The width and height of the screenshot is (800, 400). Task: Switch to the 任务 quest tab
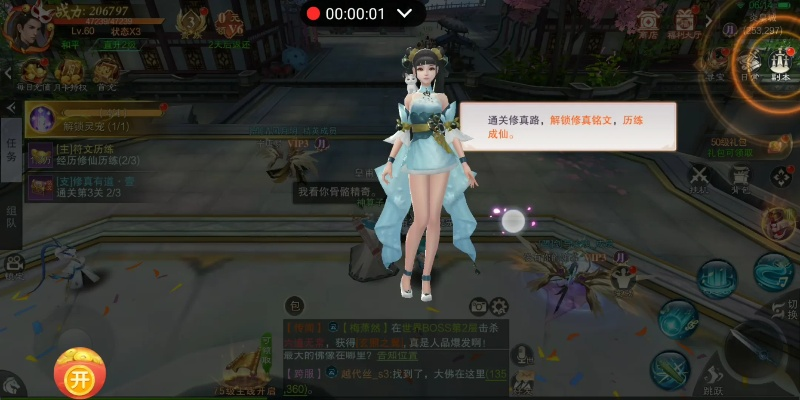(11, 151)
